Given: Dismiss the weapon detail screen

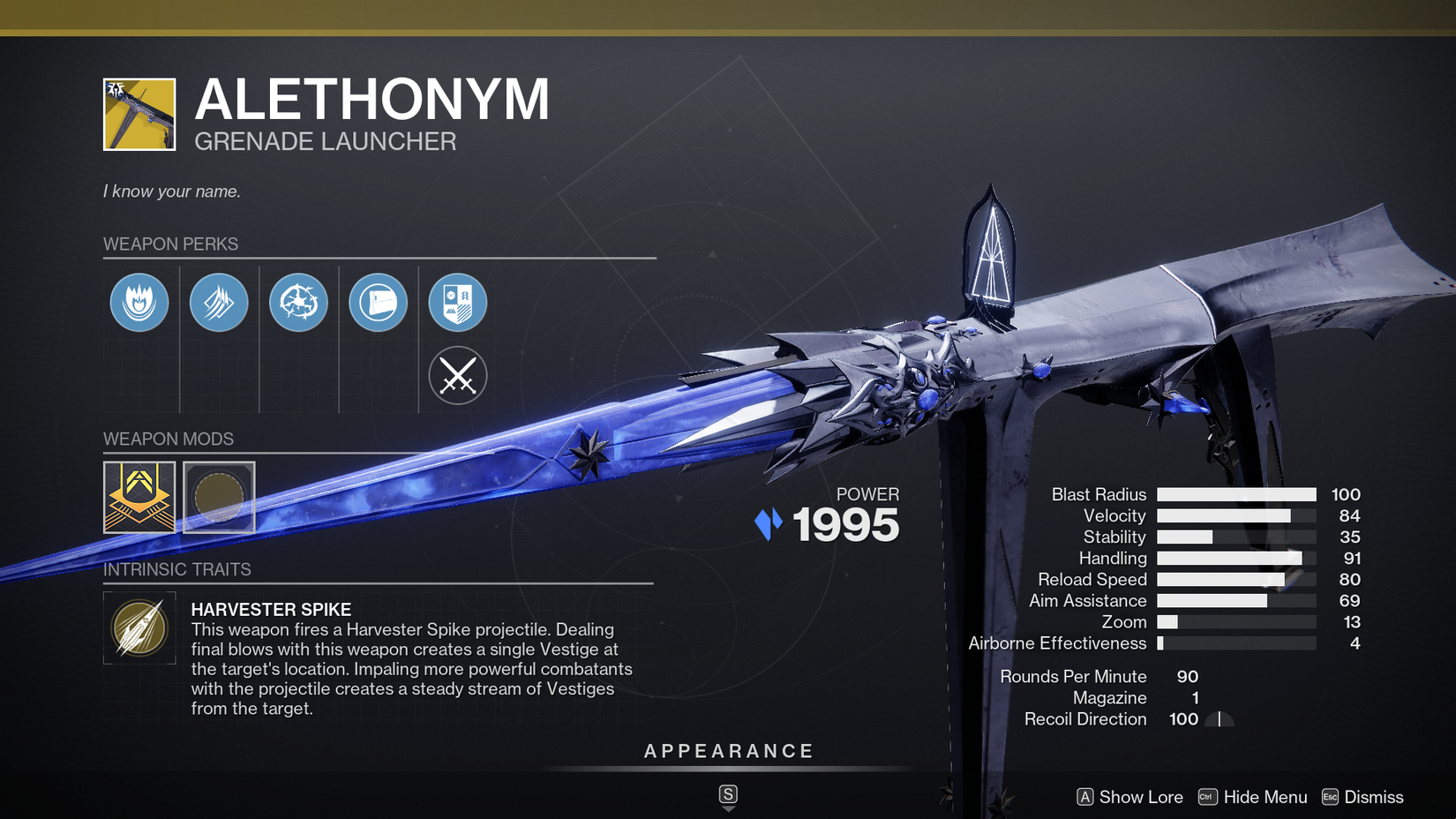Looking at the screenshot, I should (x=1374, y=796).
